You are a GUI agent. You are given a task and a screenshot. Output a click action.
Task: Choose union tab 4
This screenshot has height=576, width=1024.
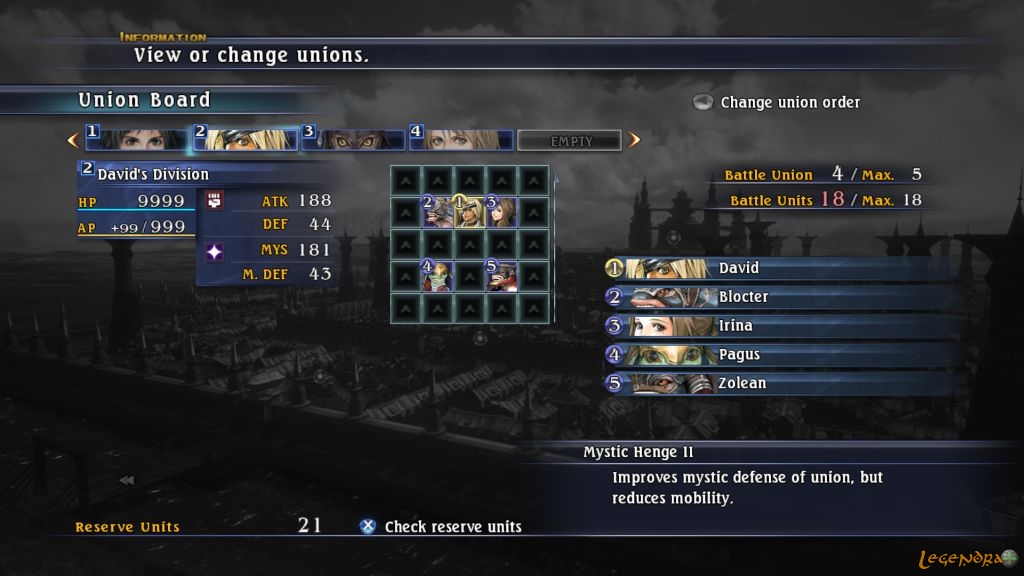(x=460, y=139)
